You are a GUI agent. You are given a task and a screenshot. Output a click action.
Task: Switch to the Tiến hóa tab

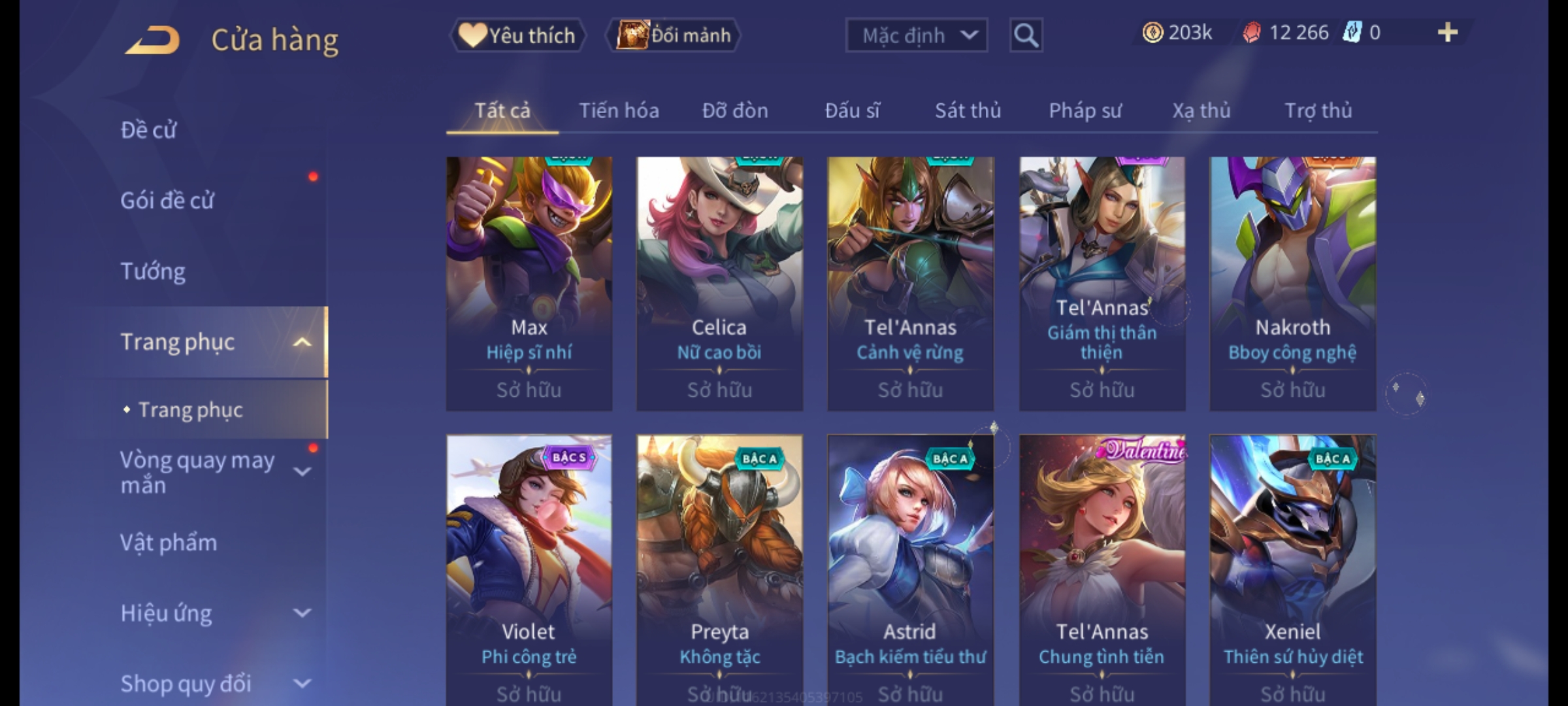coord(619,110)
